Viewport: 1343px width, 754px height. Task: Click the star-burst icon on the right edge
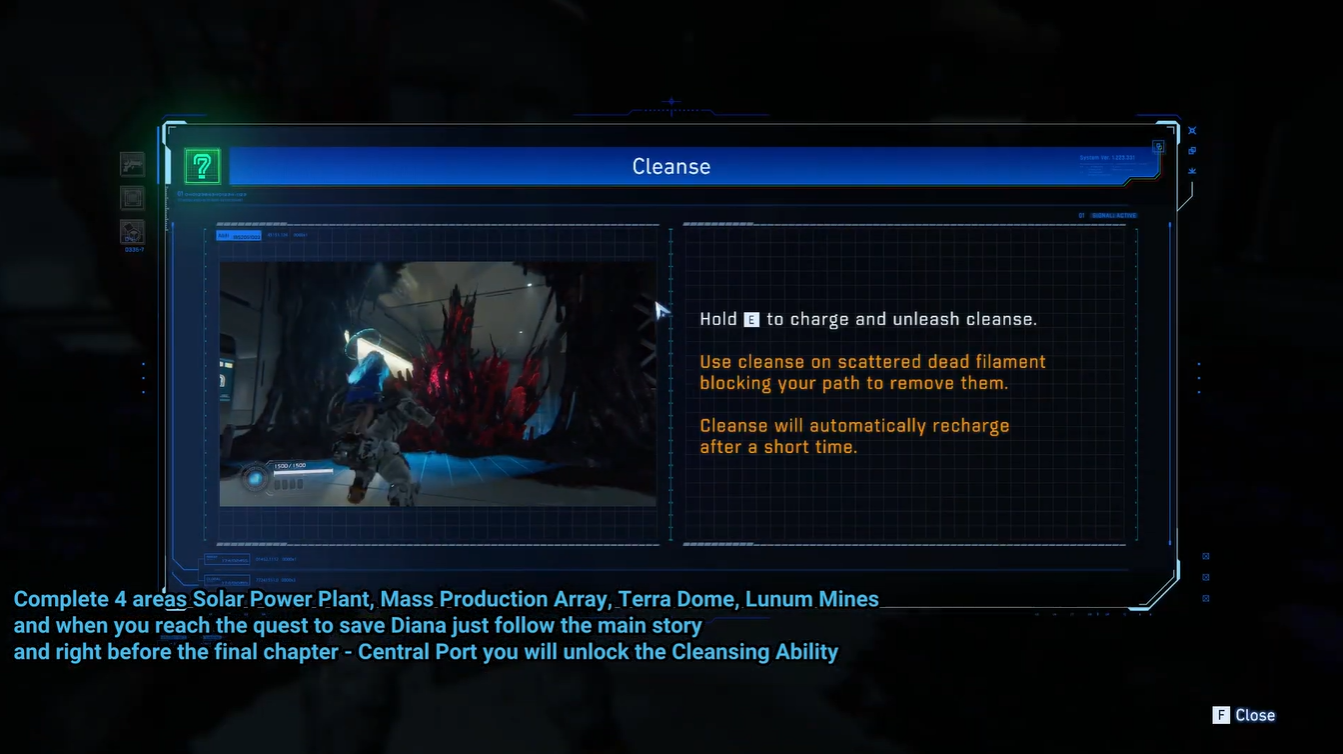(1192, 169)
